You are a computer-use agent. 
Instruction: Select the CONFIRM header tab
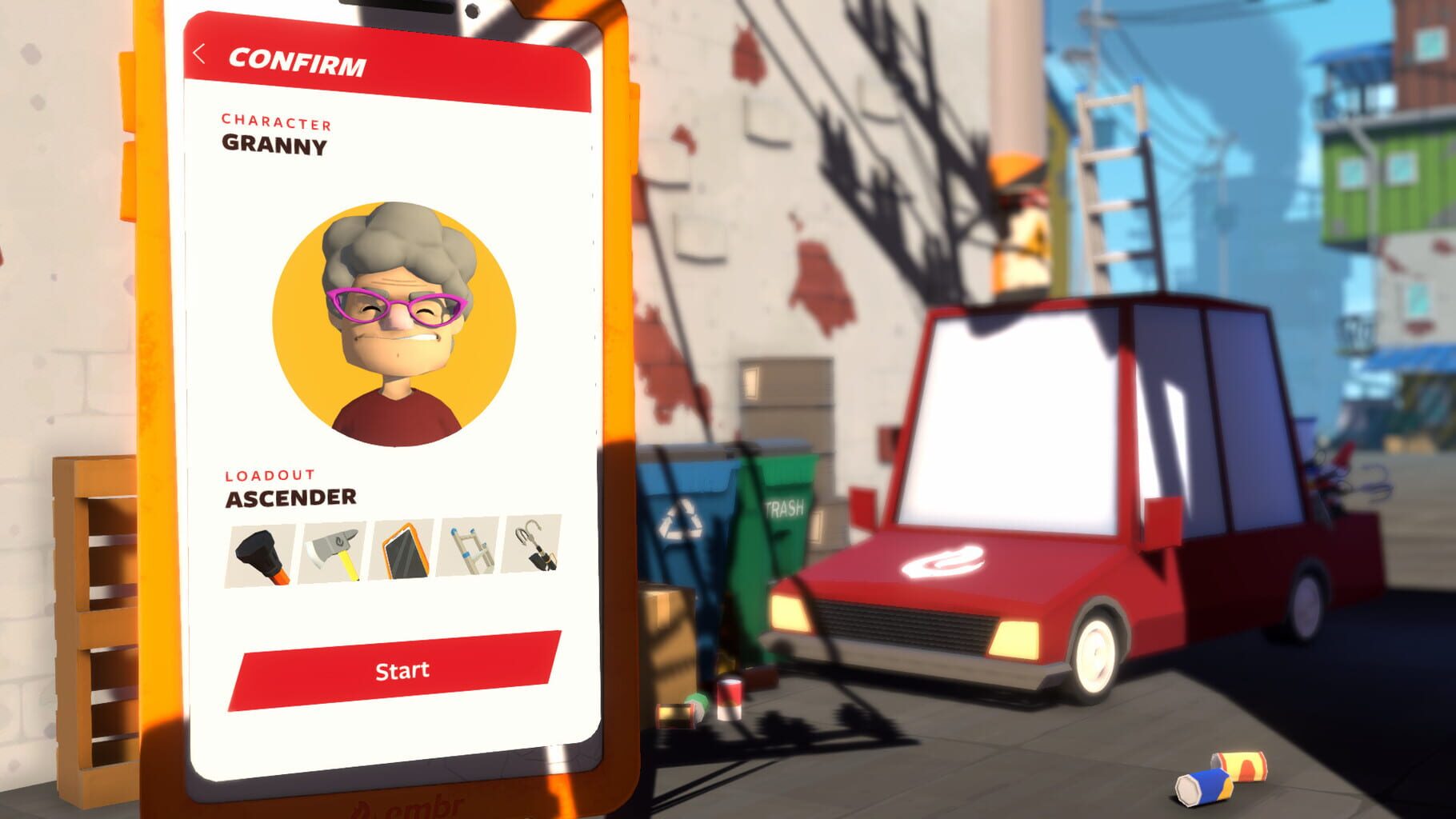298,59
